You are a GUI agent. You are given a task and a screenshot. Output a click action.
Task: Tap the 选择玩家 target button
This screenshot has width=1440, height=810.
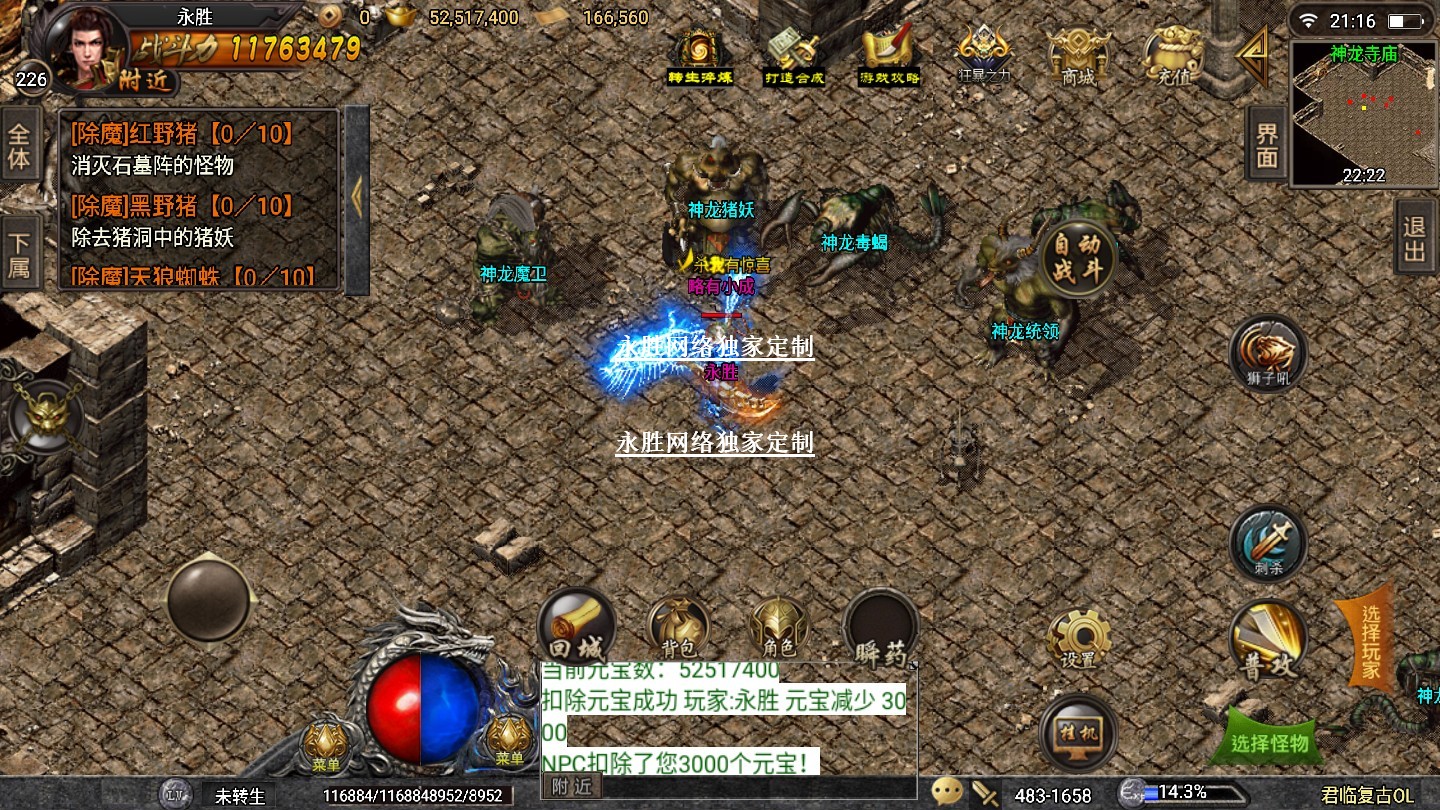click(x=1369, y=642)
